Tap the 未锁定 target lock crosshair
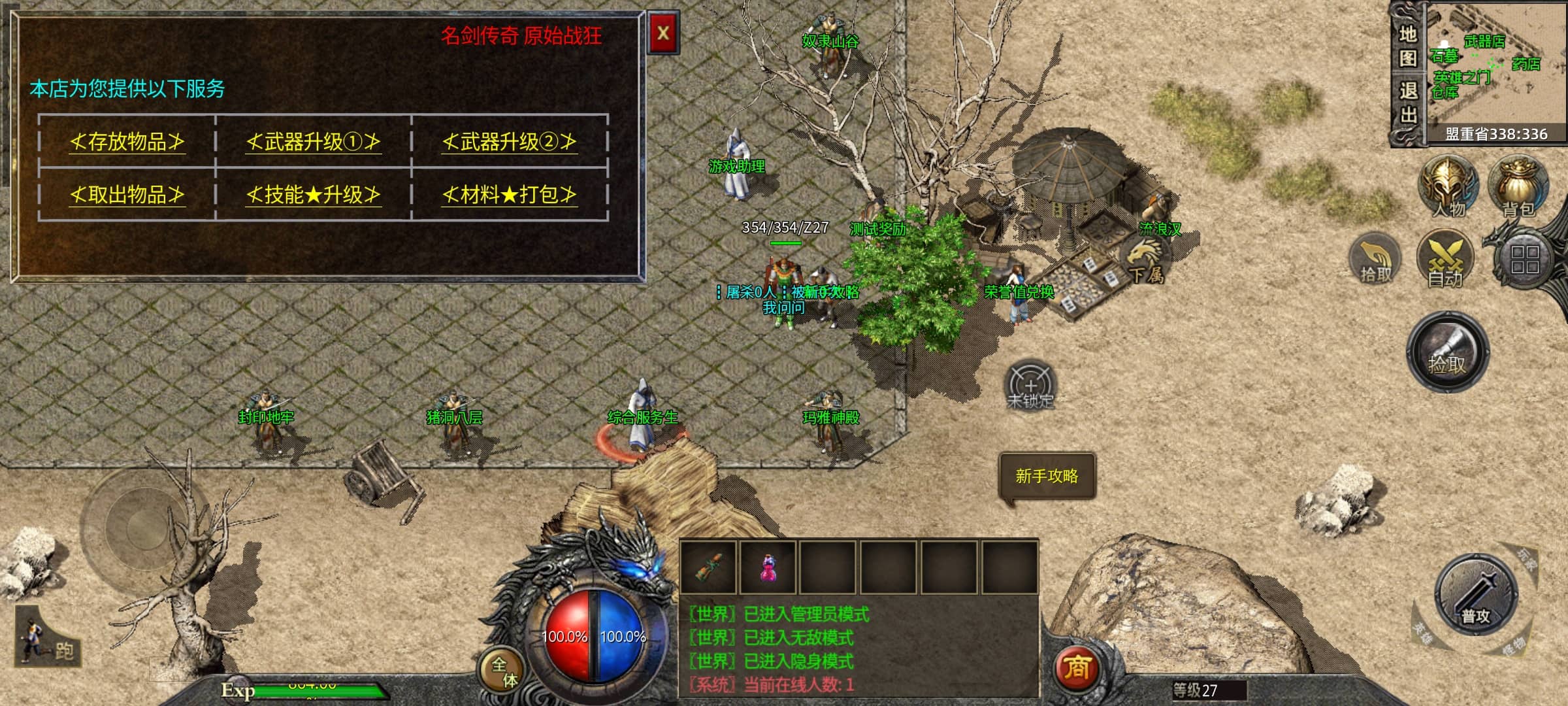 [1030, 384]
